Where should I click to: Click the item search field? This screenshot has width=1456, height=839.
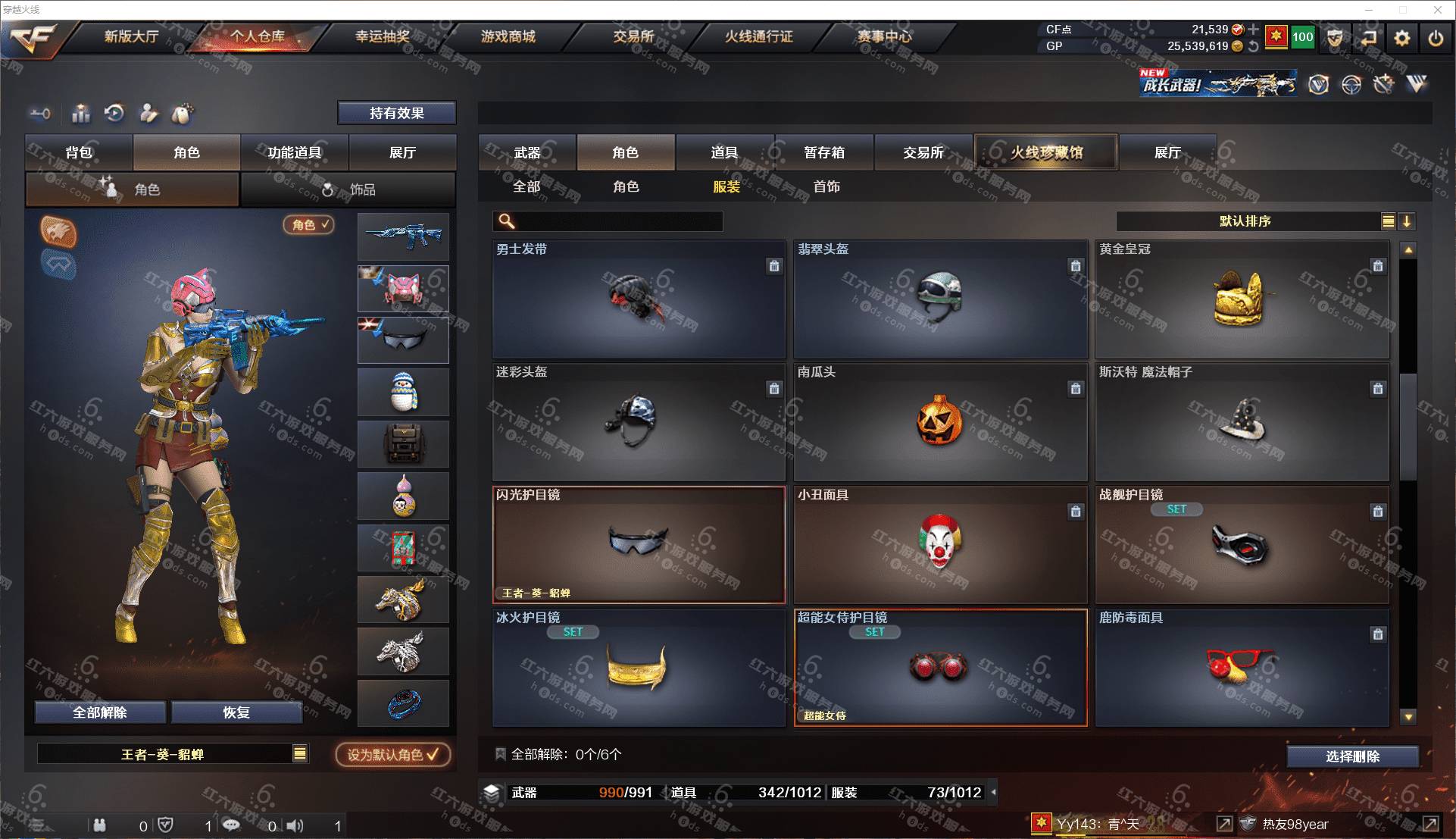click(617, 221)
